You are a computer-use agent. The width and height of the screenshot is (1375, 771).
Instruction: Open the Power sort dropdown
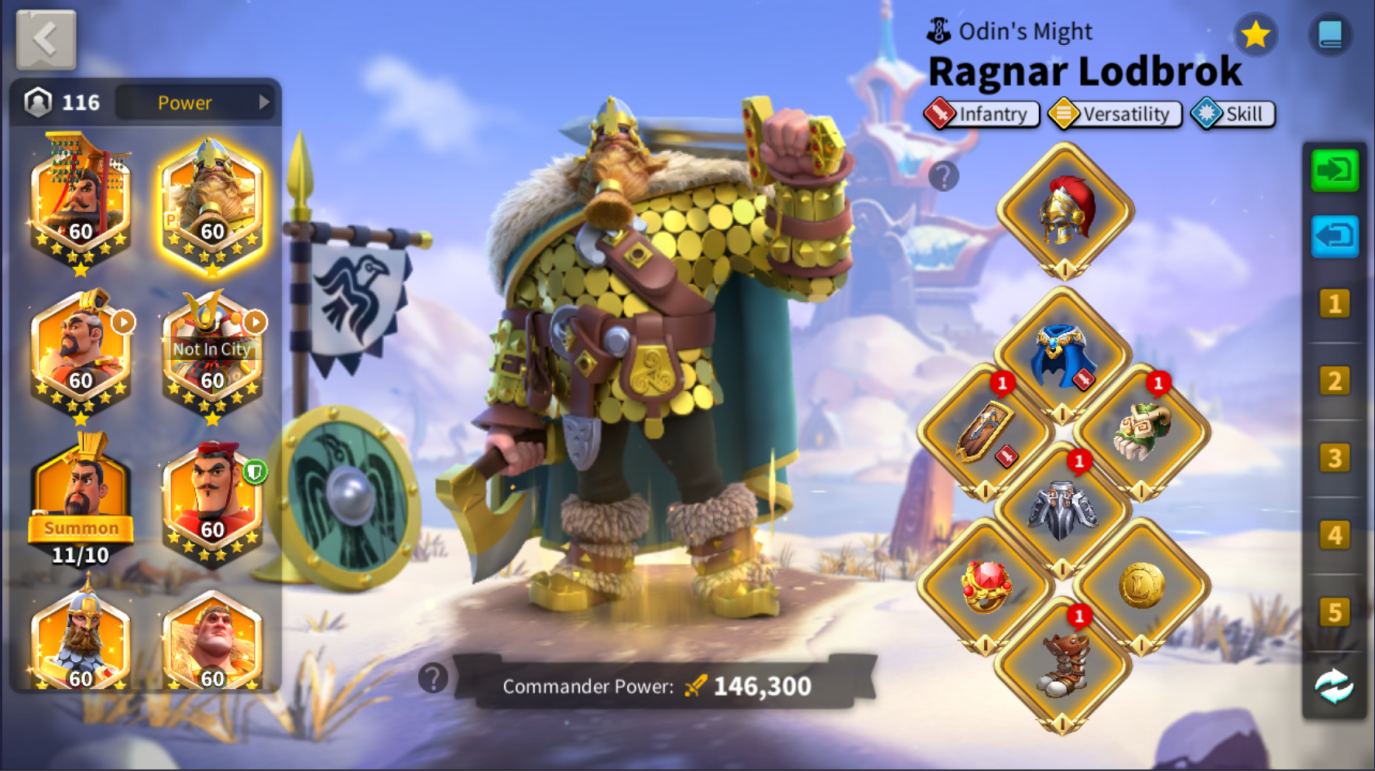point(195,102)
